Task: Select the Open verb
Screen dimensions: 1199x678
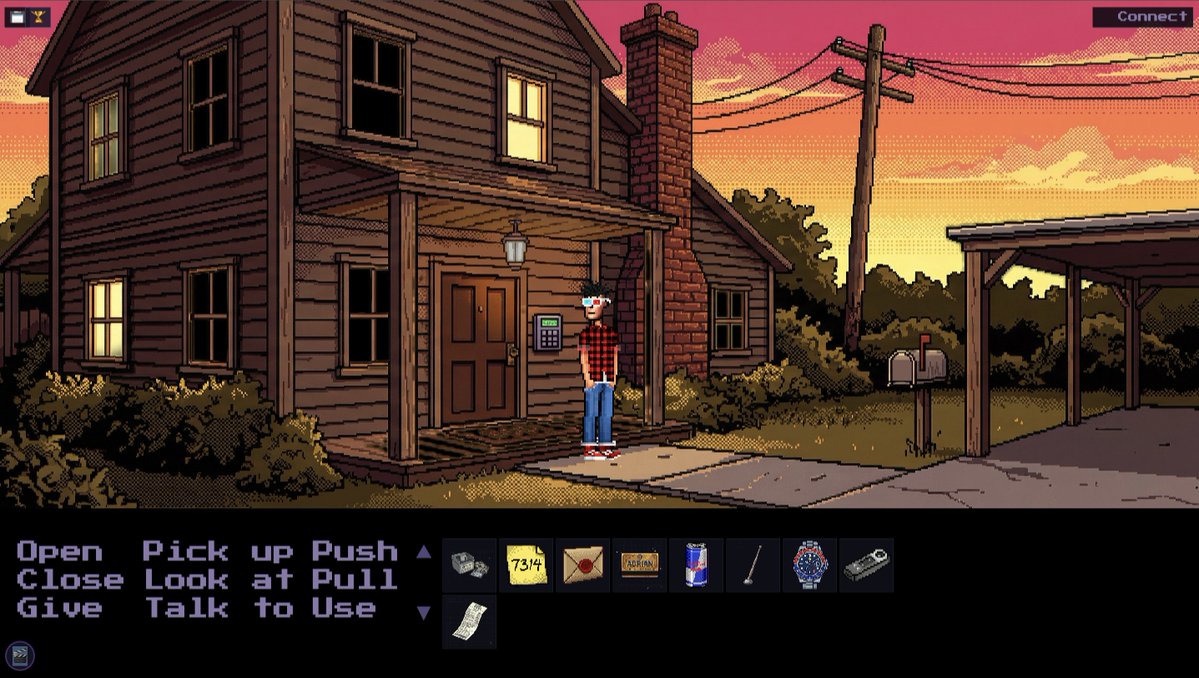Action: pos(59,551)
